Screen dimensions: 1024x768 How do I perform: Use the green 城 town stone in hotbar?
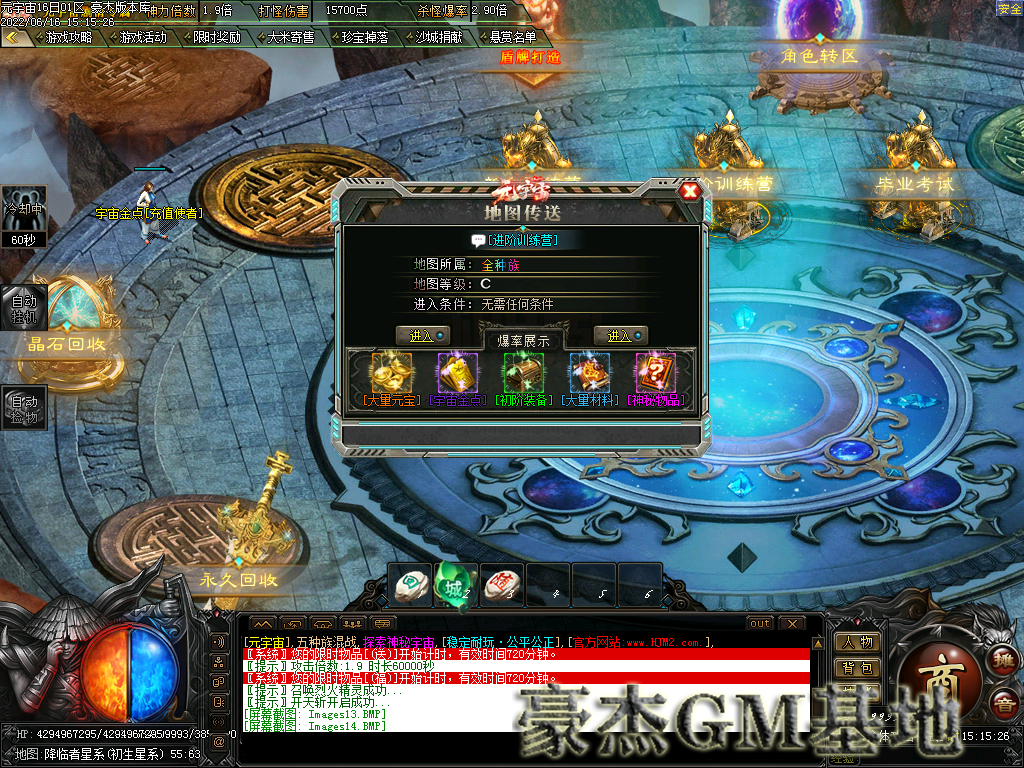[x=455, y=587]
